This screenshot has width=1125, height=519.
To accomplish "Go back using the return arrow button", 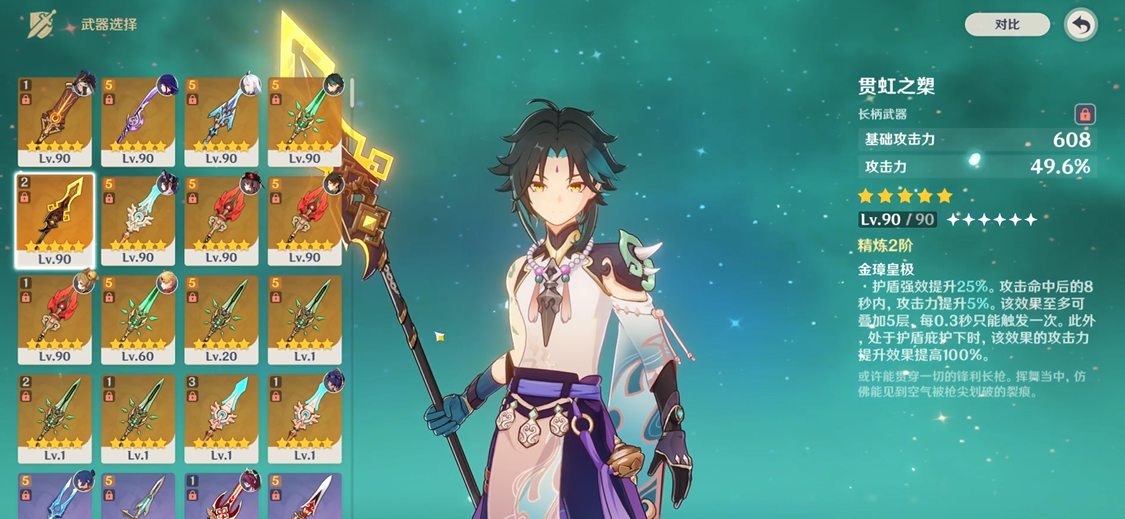I will click(x=1080, y=25).
